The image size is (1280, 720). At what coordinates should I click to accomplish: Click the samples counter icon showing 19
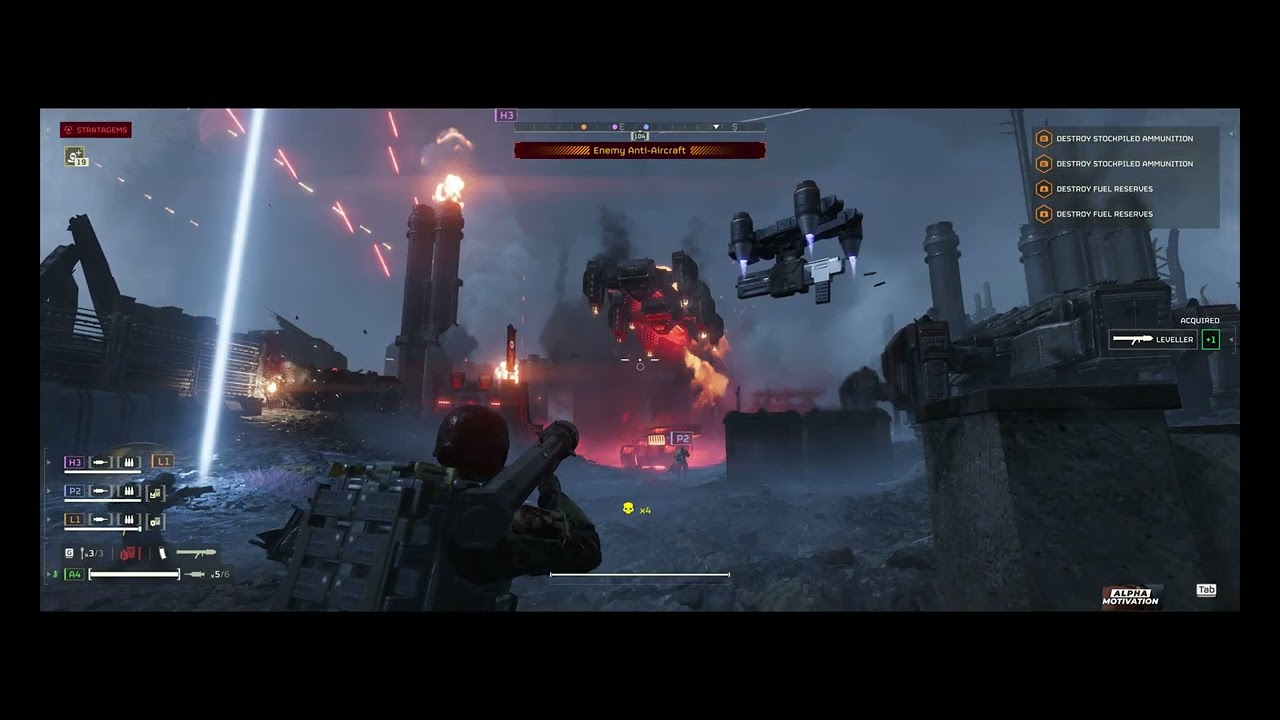coord(75,156)
